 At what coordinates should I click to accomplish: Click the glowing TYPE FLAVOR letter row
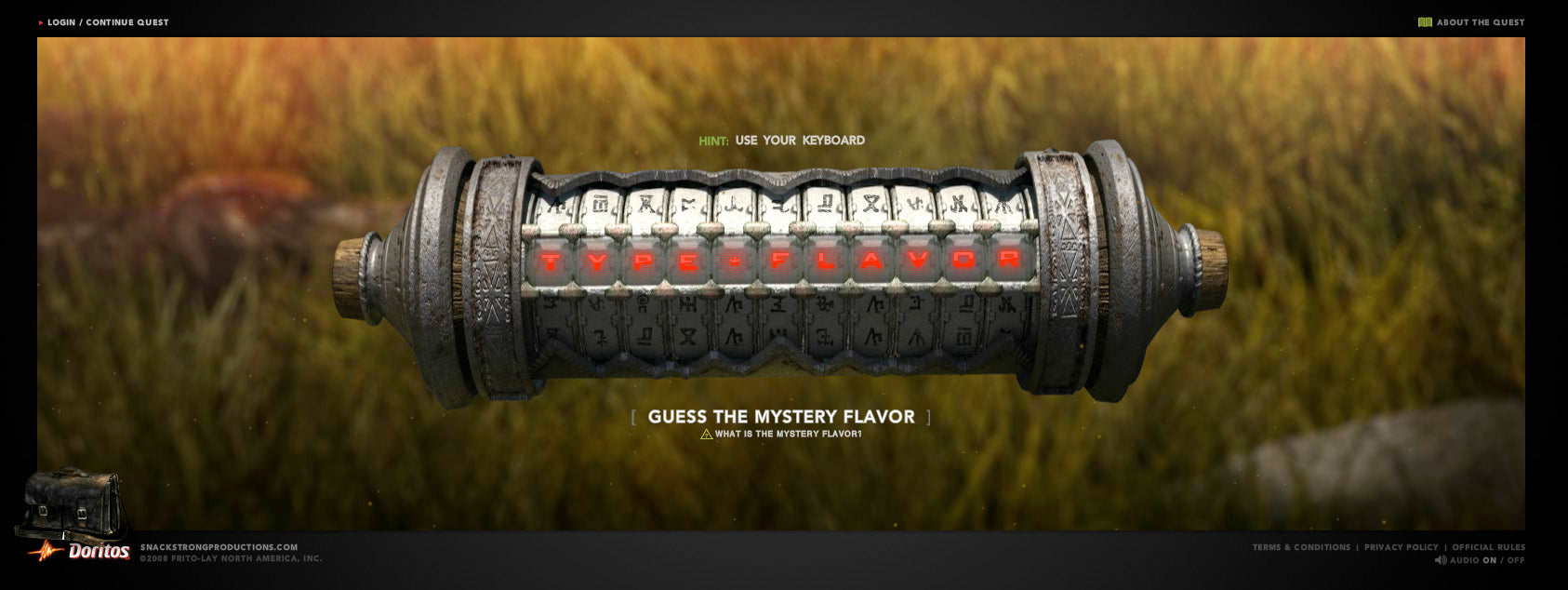click(x=779, y=261)
